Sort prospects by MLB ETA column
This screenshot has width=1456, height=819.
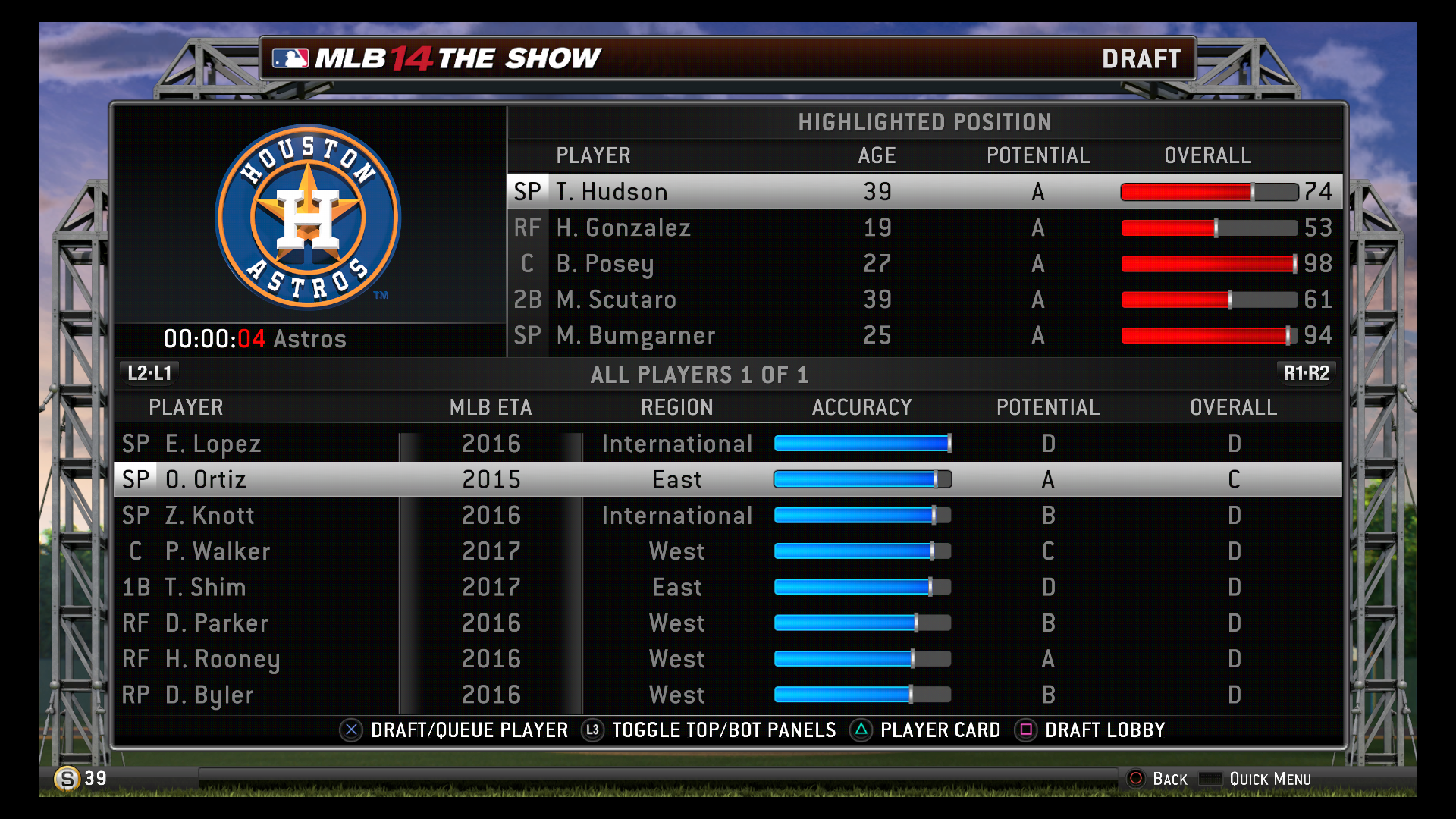pos(491,407)
